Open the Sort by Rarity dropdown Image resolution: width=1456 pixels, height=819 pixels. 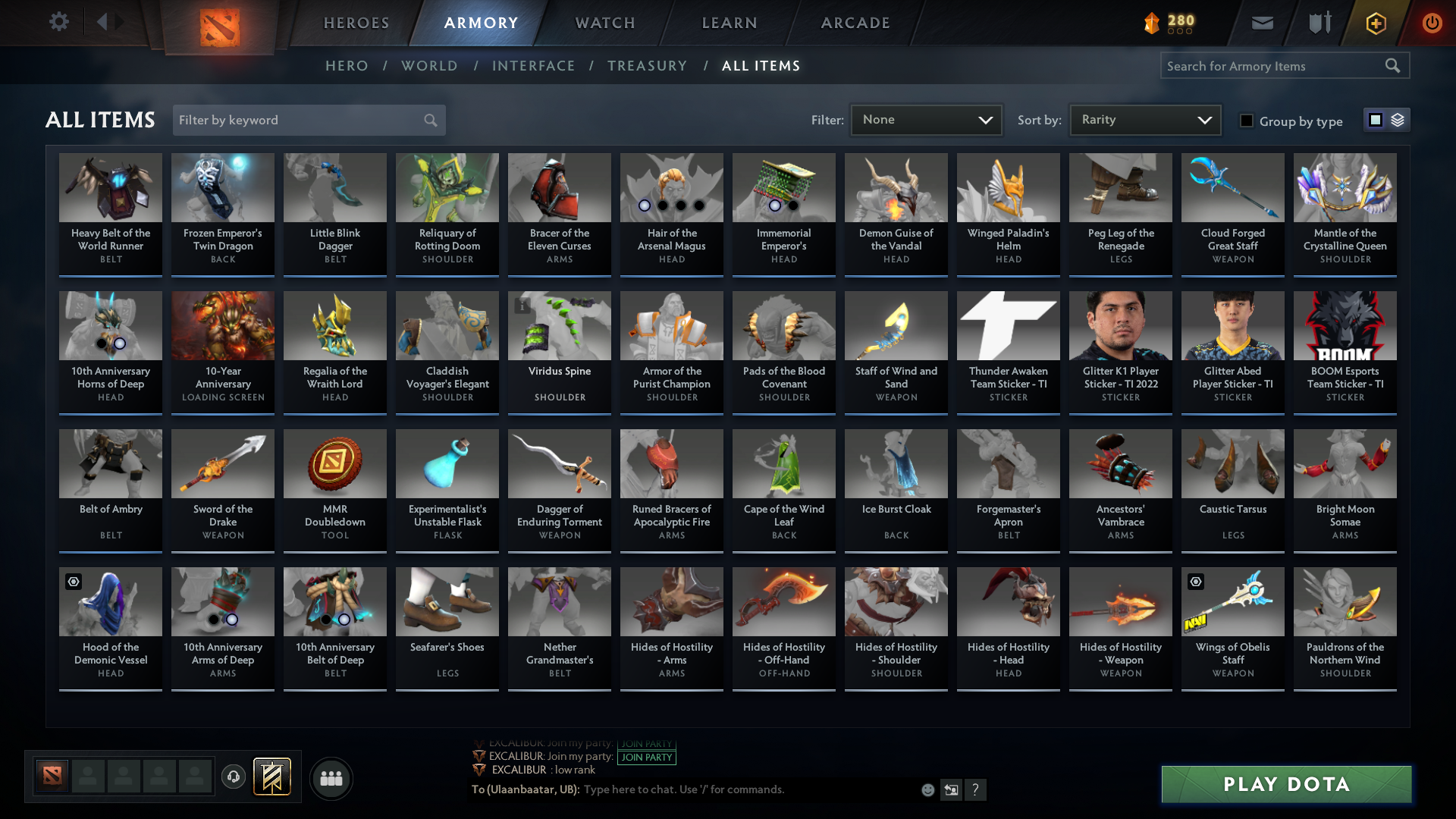1144,119
